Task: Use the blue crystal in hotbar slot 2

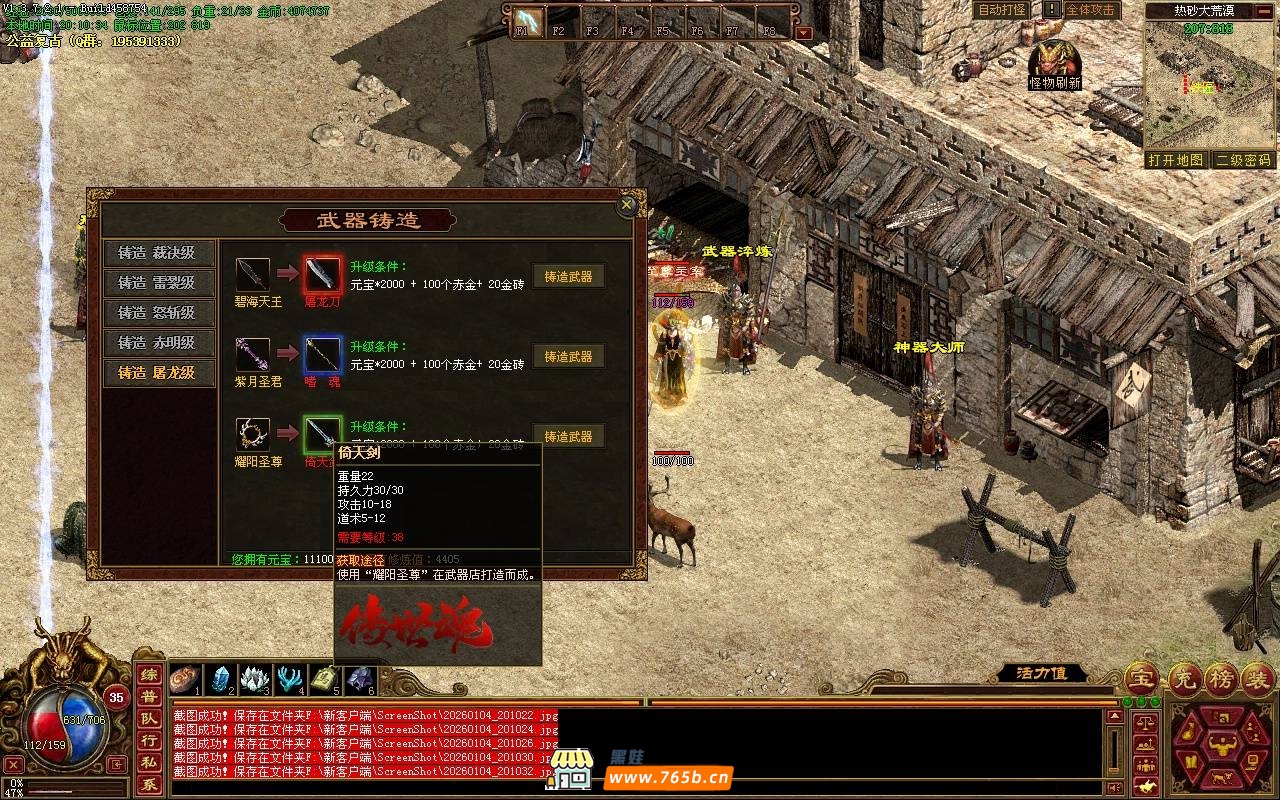Action: coord(219,680)
